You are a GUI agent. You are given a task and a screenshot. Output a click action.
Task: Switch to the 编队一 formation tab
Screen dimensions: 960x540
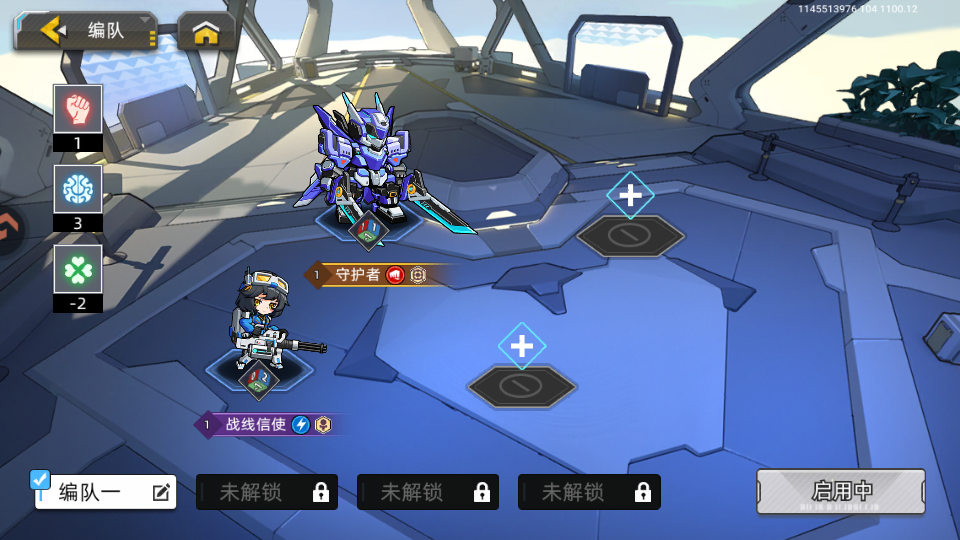[92, 492]
